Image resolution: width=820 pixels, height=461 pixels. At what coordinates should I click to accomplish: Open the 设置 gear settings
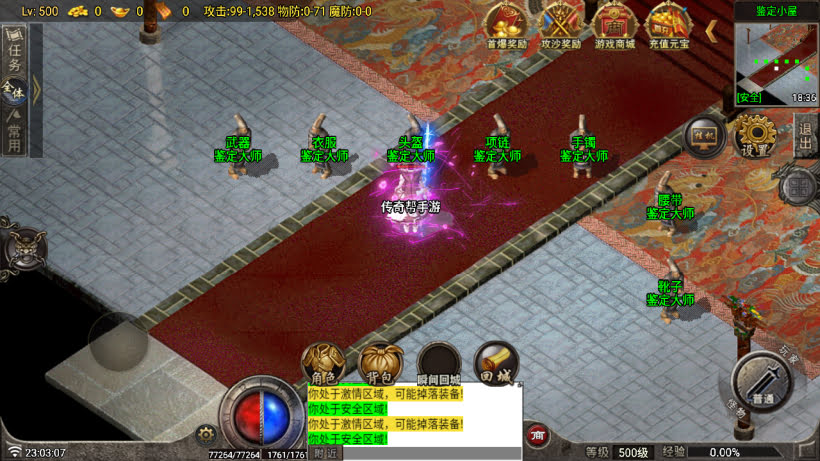coord(755,135)
